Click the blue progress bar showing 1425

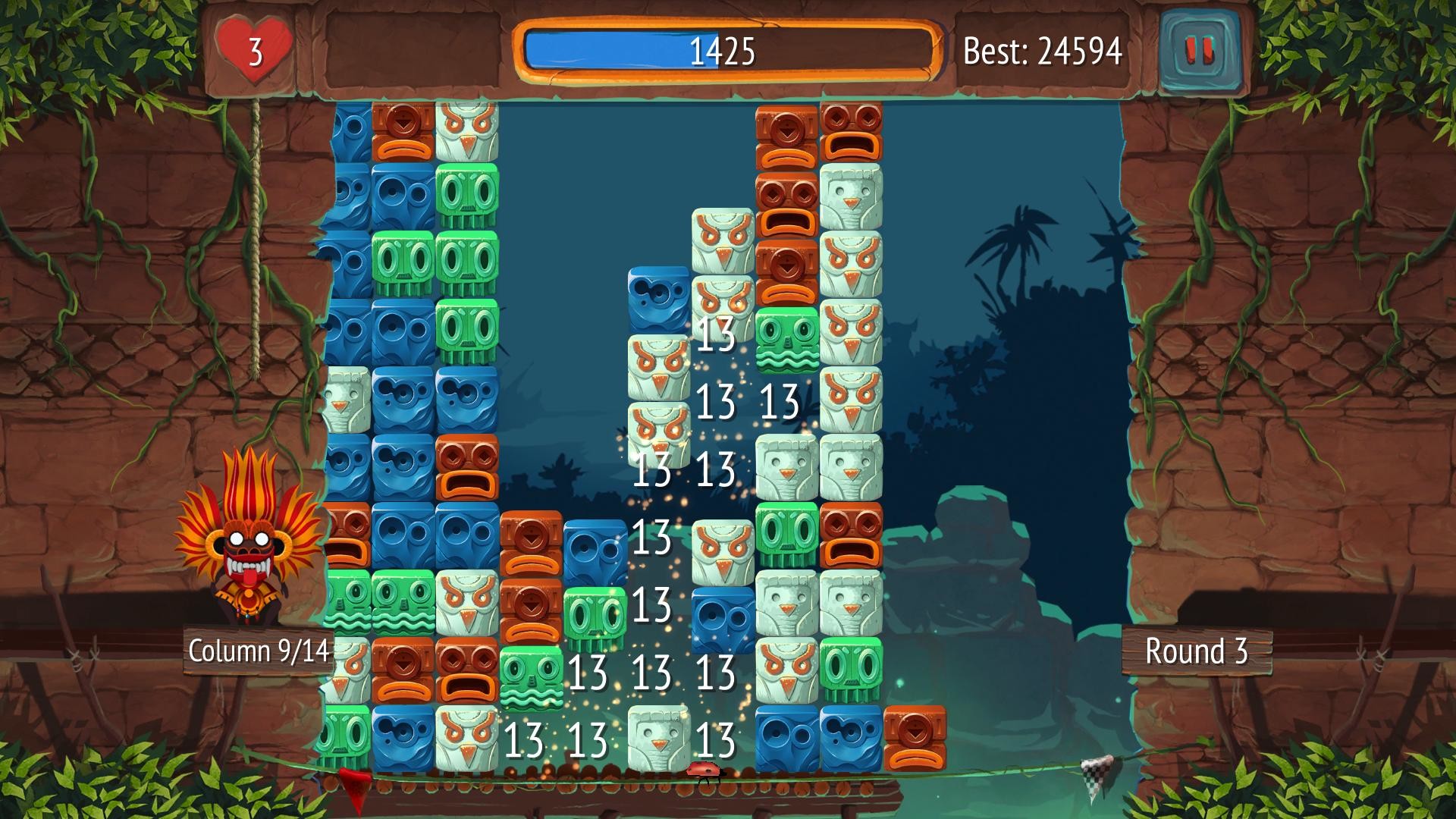[720, 52]
